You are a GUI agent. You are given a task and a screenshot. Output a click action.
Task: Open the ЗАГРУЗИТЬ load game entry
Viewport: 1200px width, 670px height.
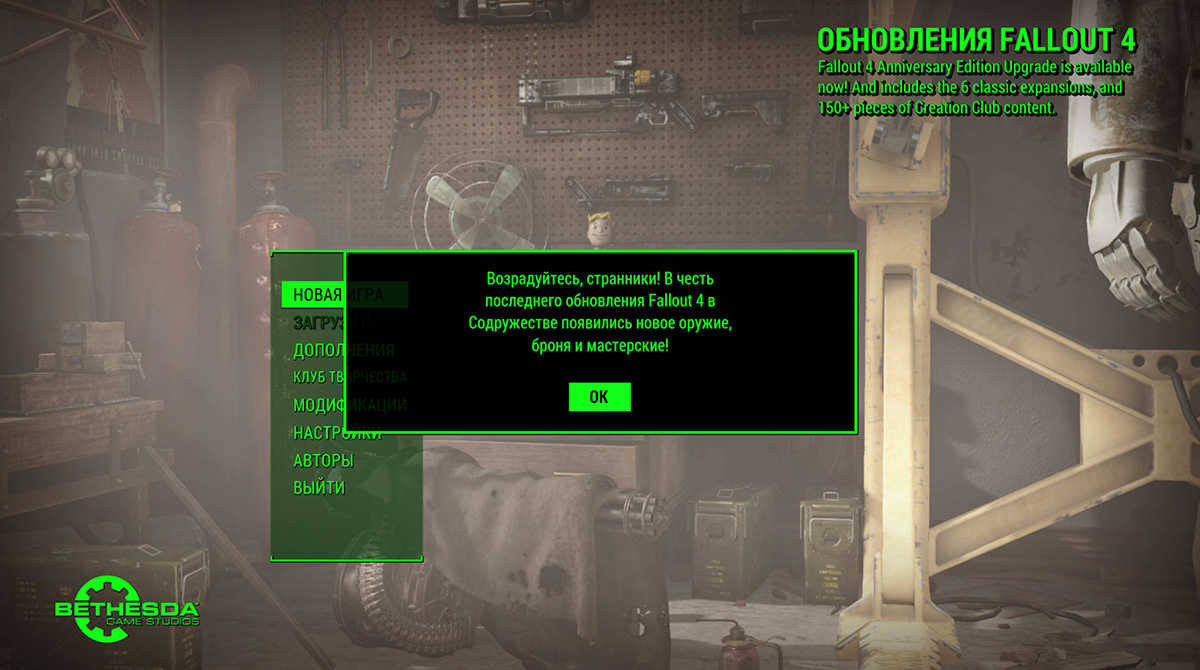coord(318,323)
